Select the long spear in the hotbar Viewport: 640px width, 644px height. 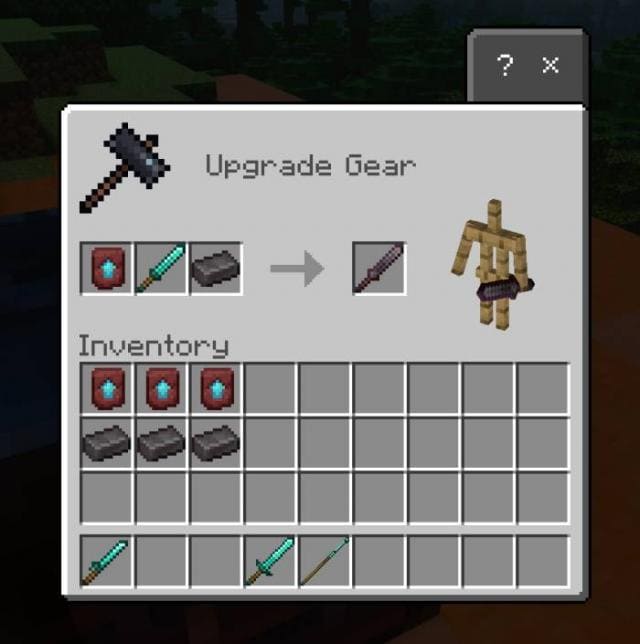324,562
